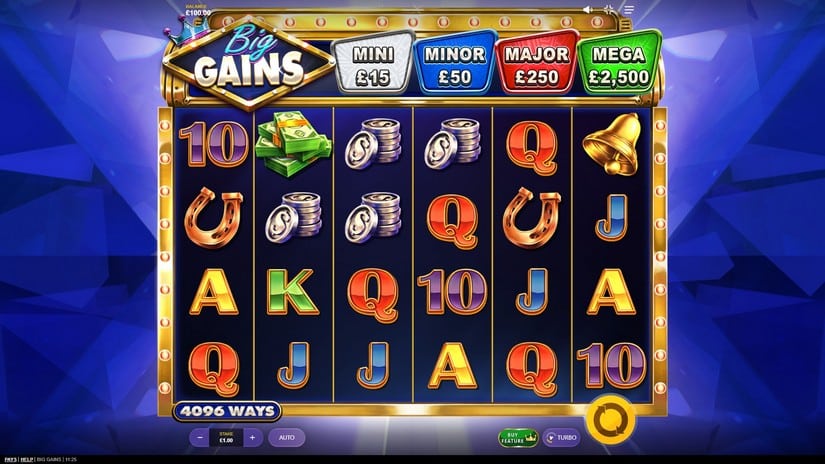Mute the sound with the speaker icon
The height and width of the screenshot is (464, 825).
pyautogui.click(x=588, y=10)
